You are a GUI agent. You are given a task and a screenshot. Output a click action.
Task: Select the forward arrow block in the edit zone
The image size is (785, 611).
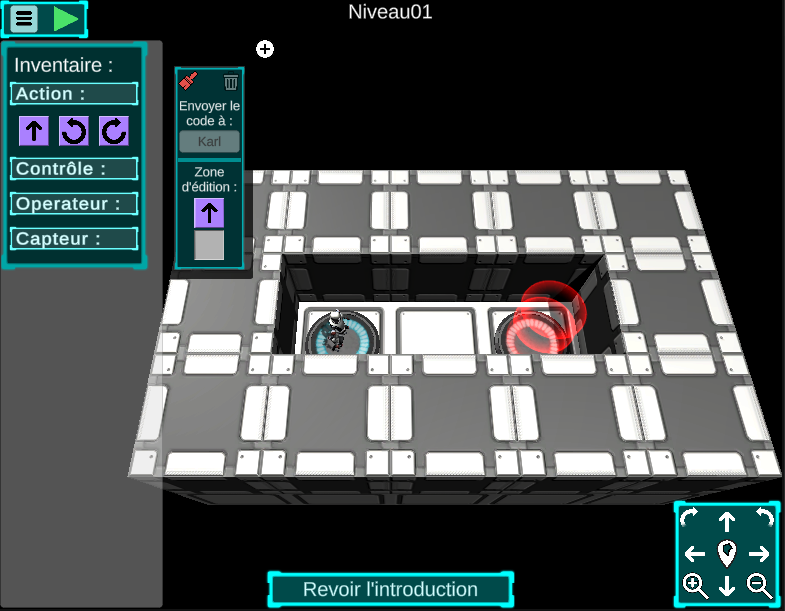click(209, 212)
